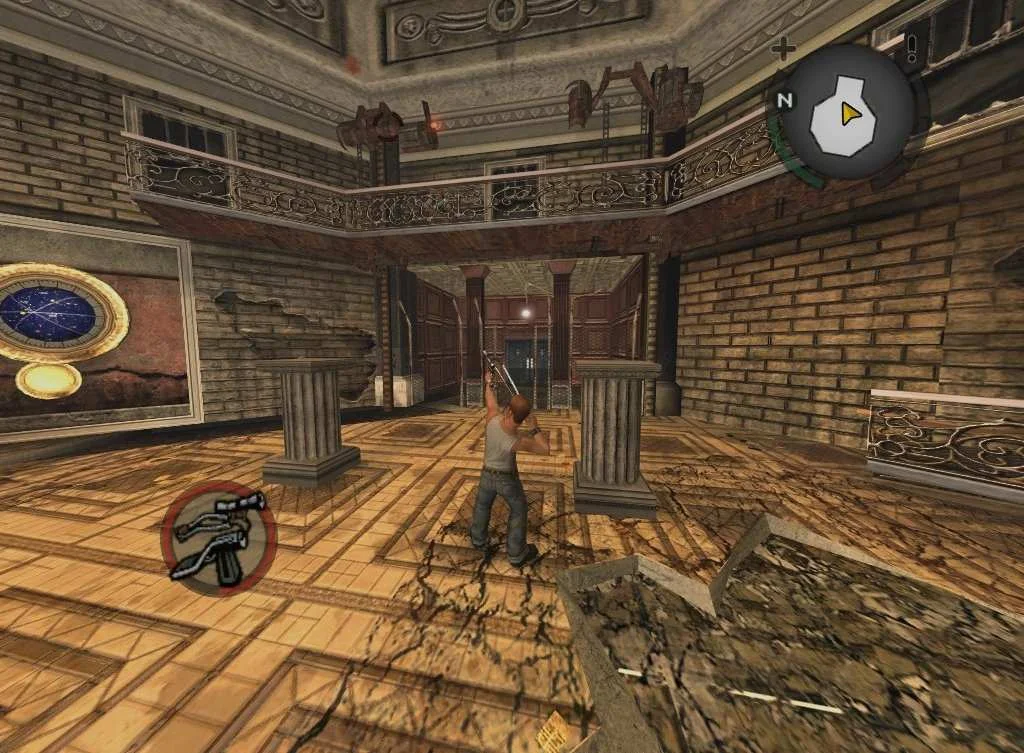
Task: Select the equipped weapon icon in red circle
Action: pos(219,535)
